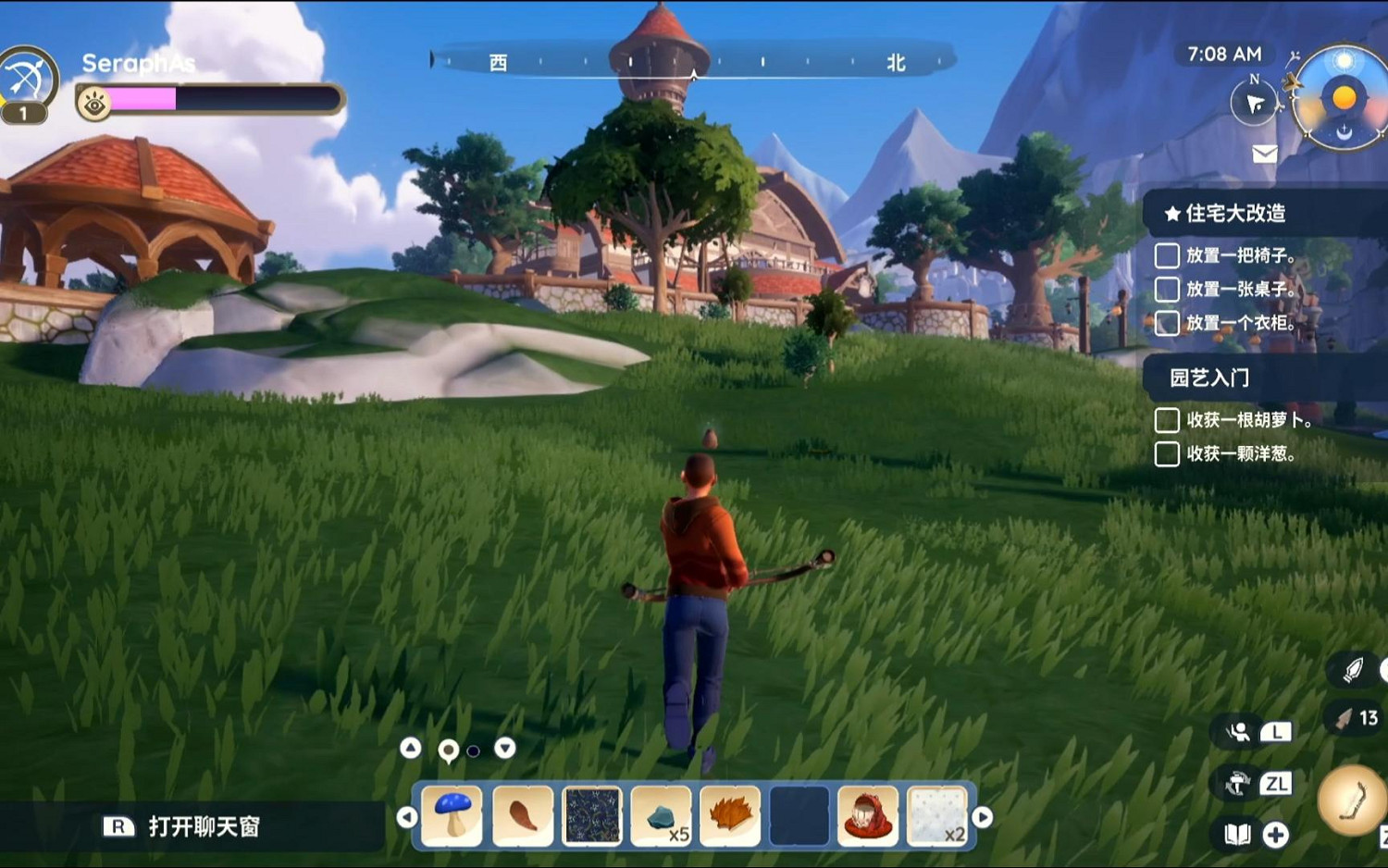Open the journal book icon
The height and width of the screenshot is (868, 1388).
(x=1237, y=835)
